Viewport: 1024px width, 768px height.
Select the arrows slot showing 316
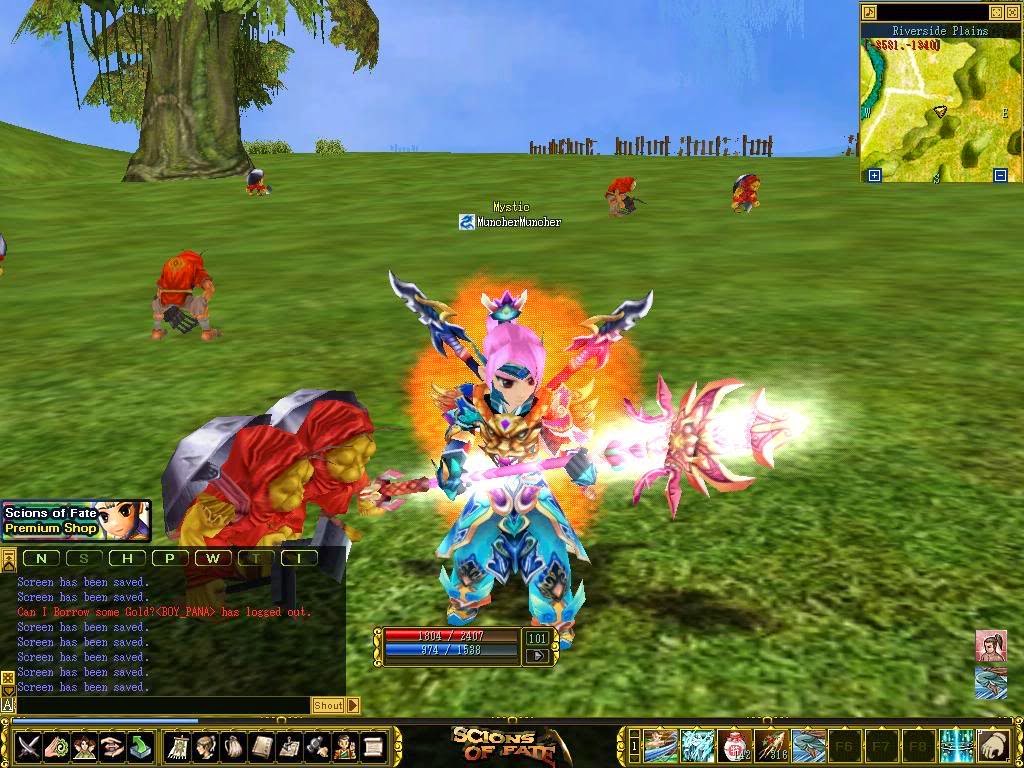(x=772, y=745)
